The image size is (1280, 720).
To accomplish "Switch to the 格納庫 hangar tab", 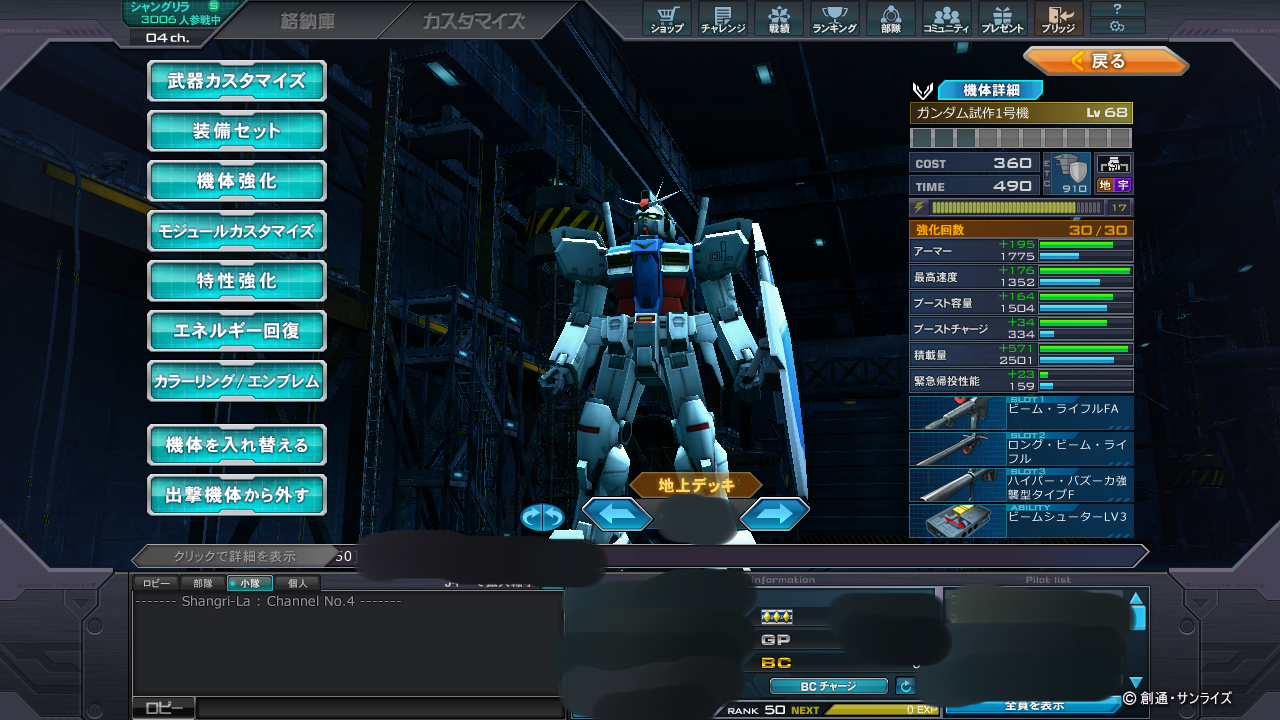I will click(307, 21).
